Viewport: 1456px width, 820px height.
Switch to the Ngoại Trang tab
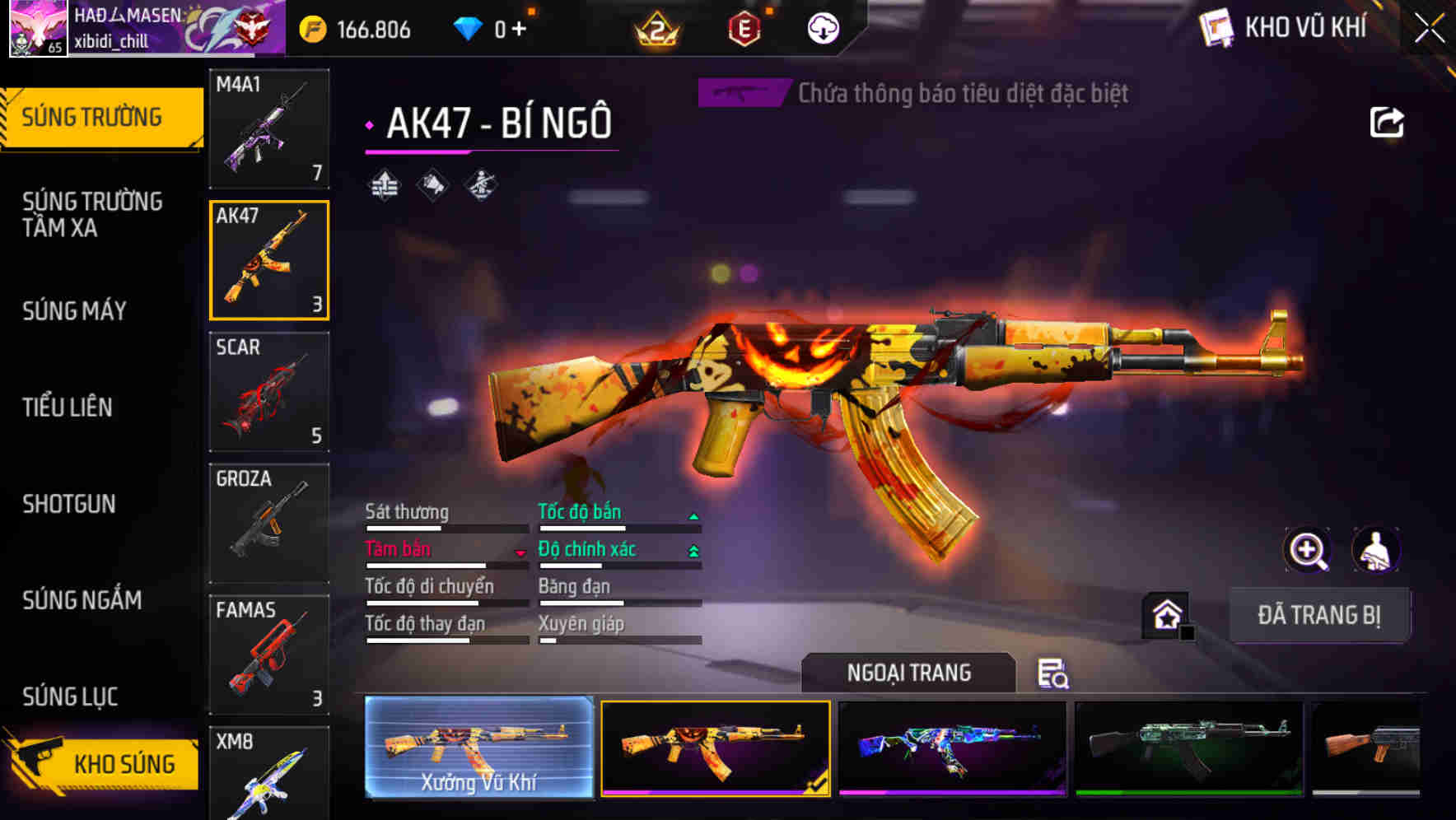click(909, 672)
